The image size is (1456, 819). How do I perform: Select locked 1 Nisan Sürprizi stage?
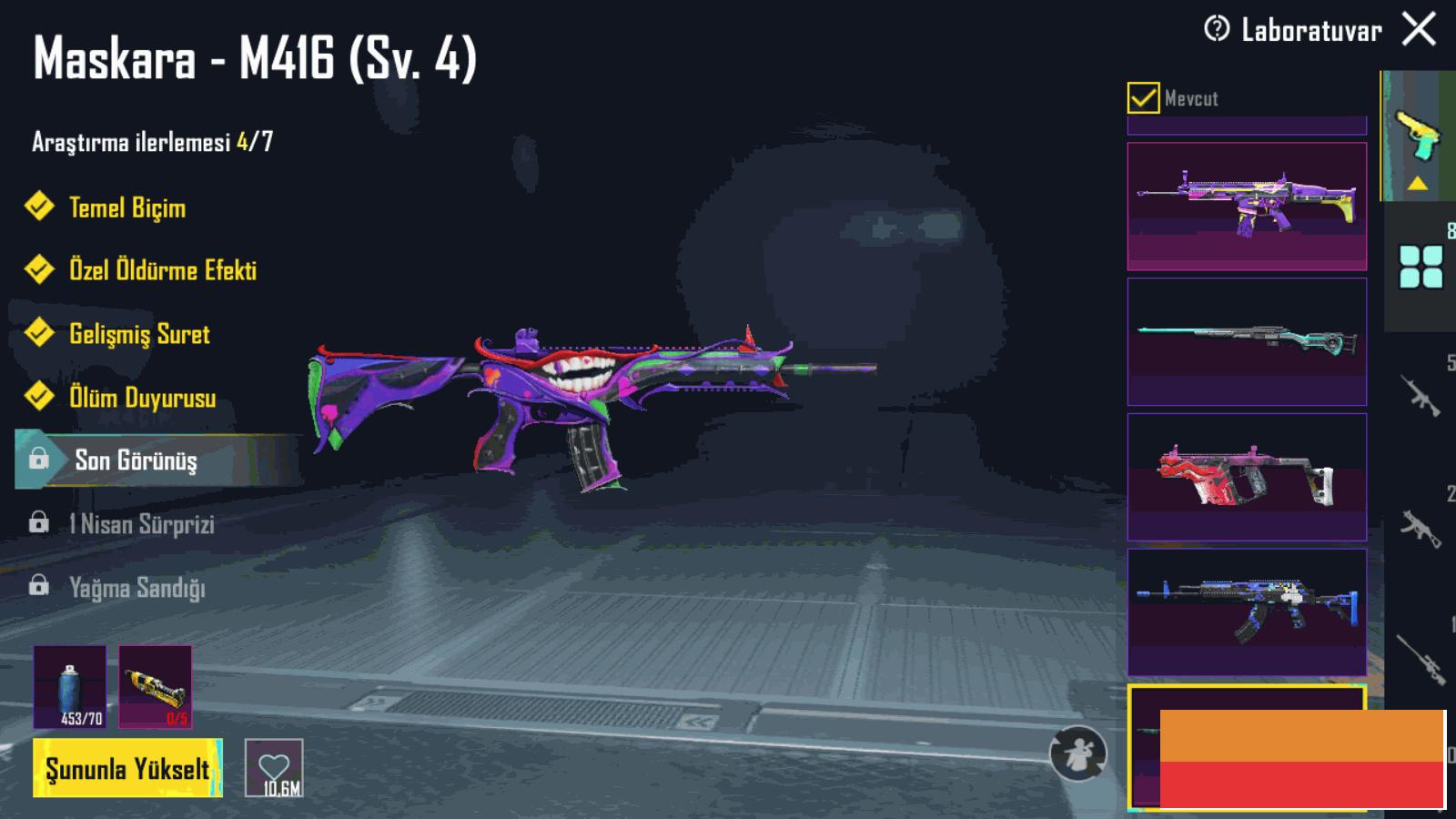(141, 524)
